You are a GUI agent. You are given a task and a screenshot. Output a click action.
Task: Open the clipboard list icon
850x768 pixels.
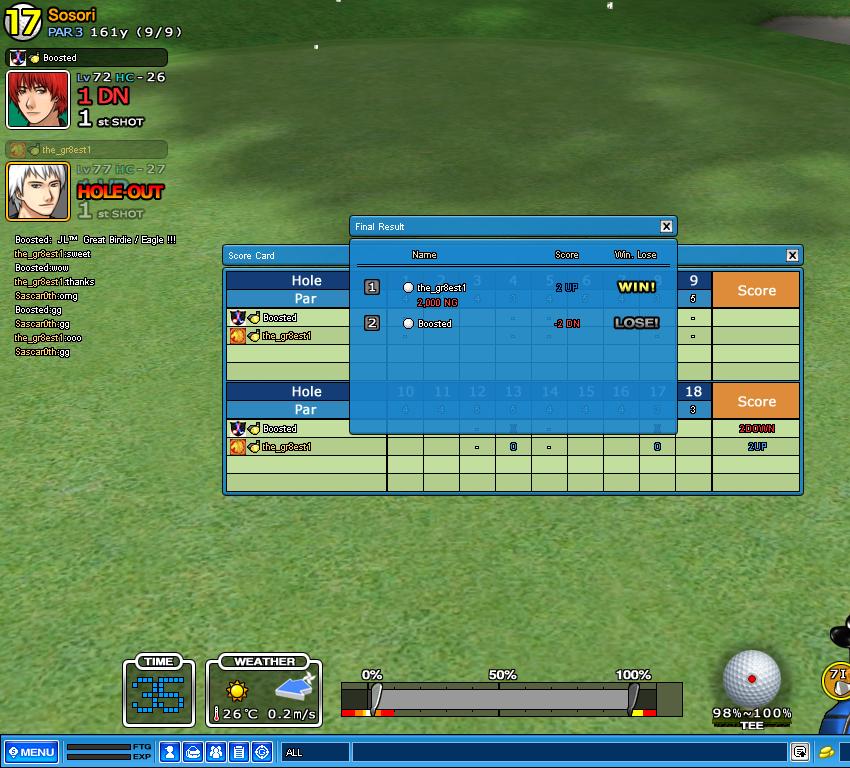239,752
